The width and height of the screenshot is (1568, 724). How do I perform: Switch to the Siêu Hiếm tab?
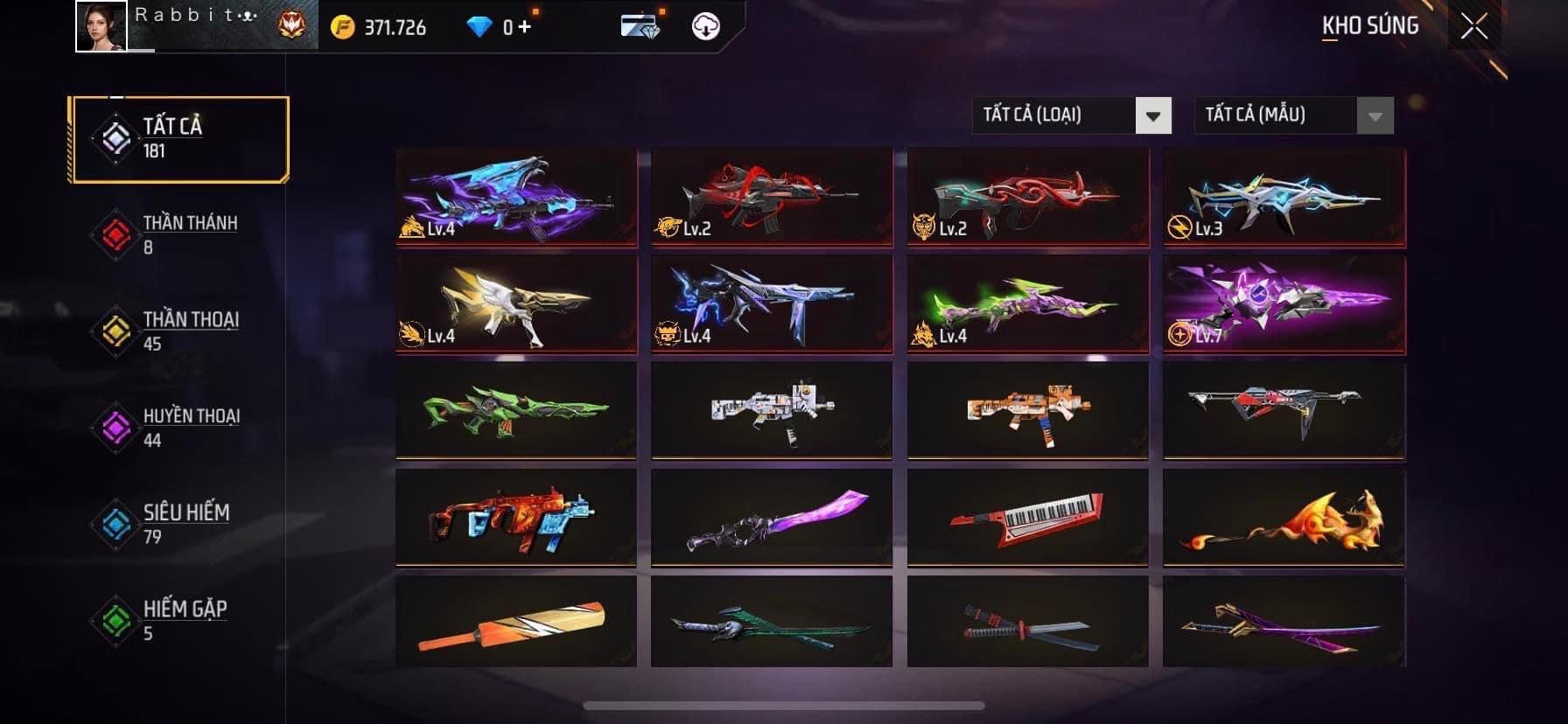click(x=179, y=523)
